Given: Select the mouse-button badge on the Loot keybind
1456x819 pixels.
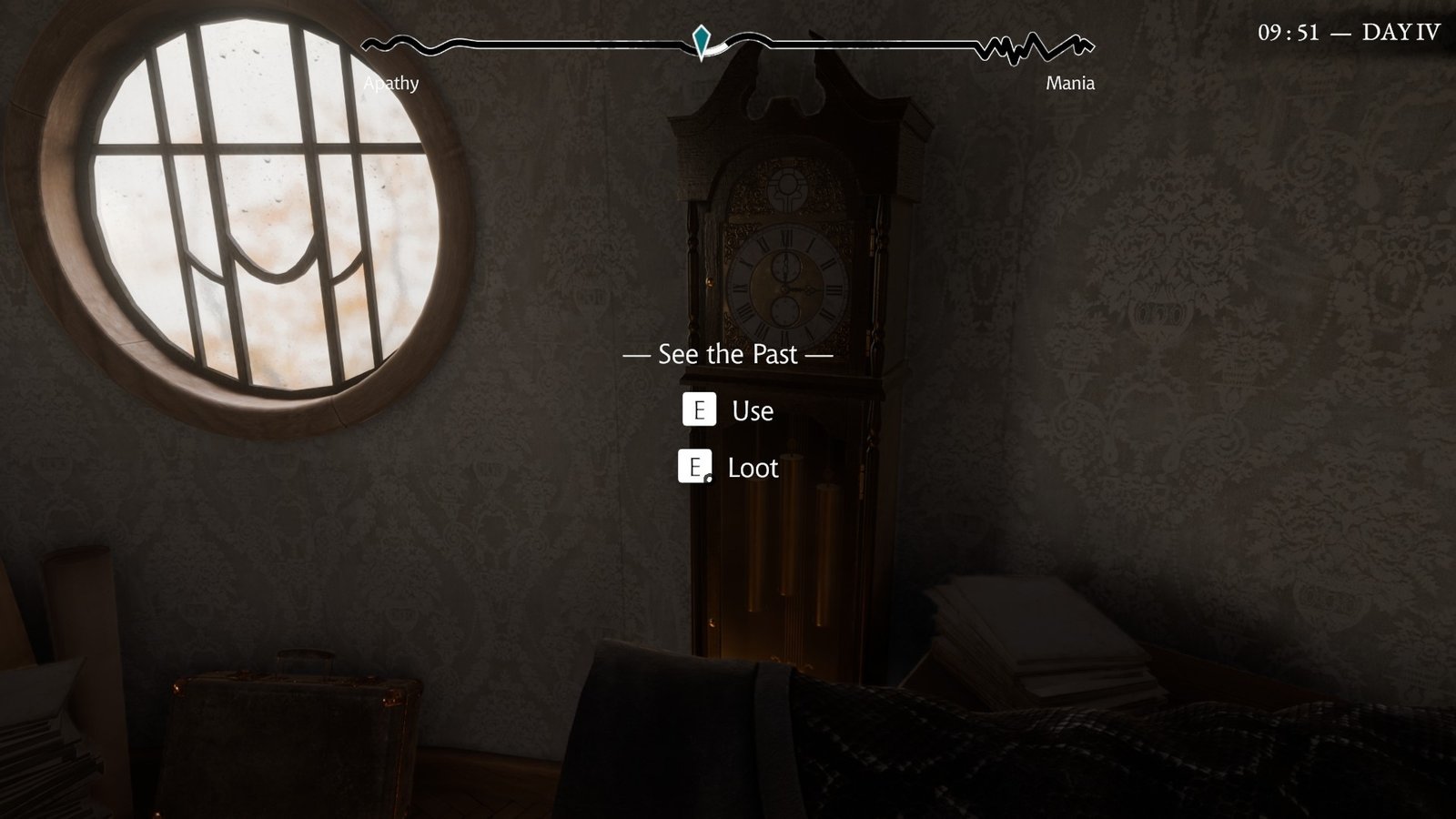Looking at the screenshot, I should pos(707,477).
